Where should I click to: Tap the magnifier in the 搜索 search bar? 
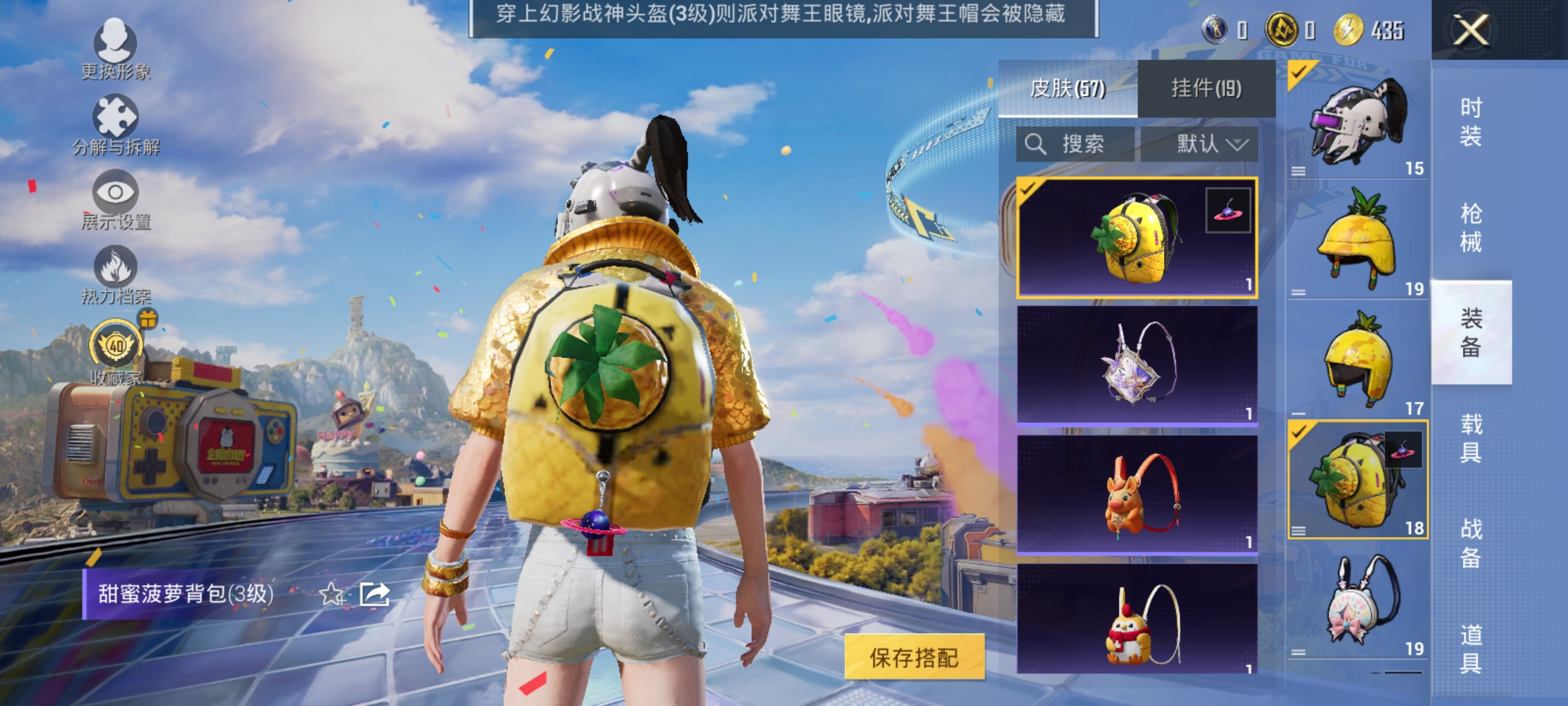(1037, 144)
